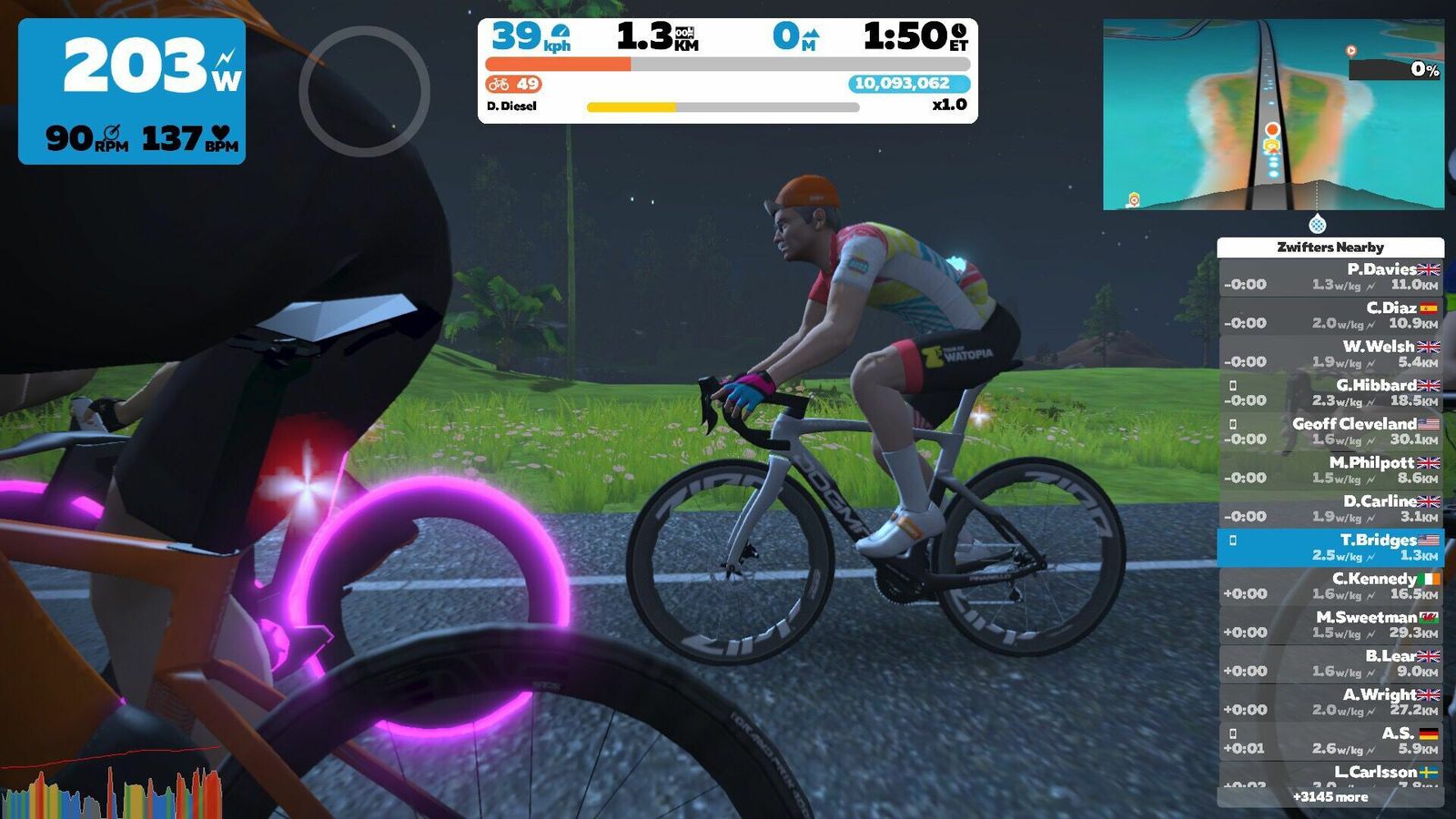Click the highlighted T.Bridges rider row

click(1330, 547)
